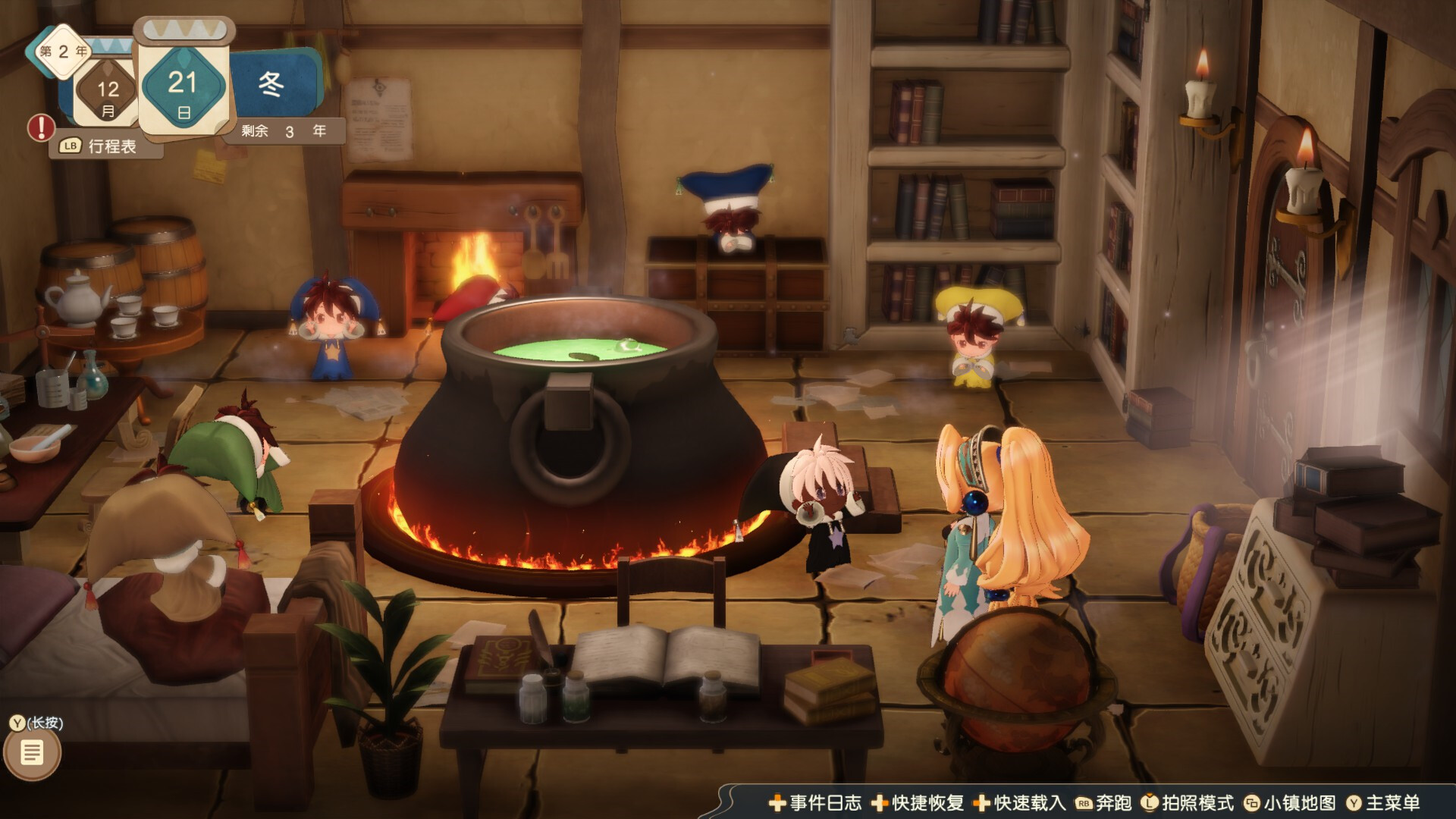
Task: Open 事件日志 event log
Action: pyautogui.click(x=816, y=802)
